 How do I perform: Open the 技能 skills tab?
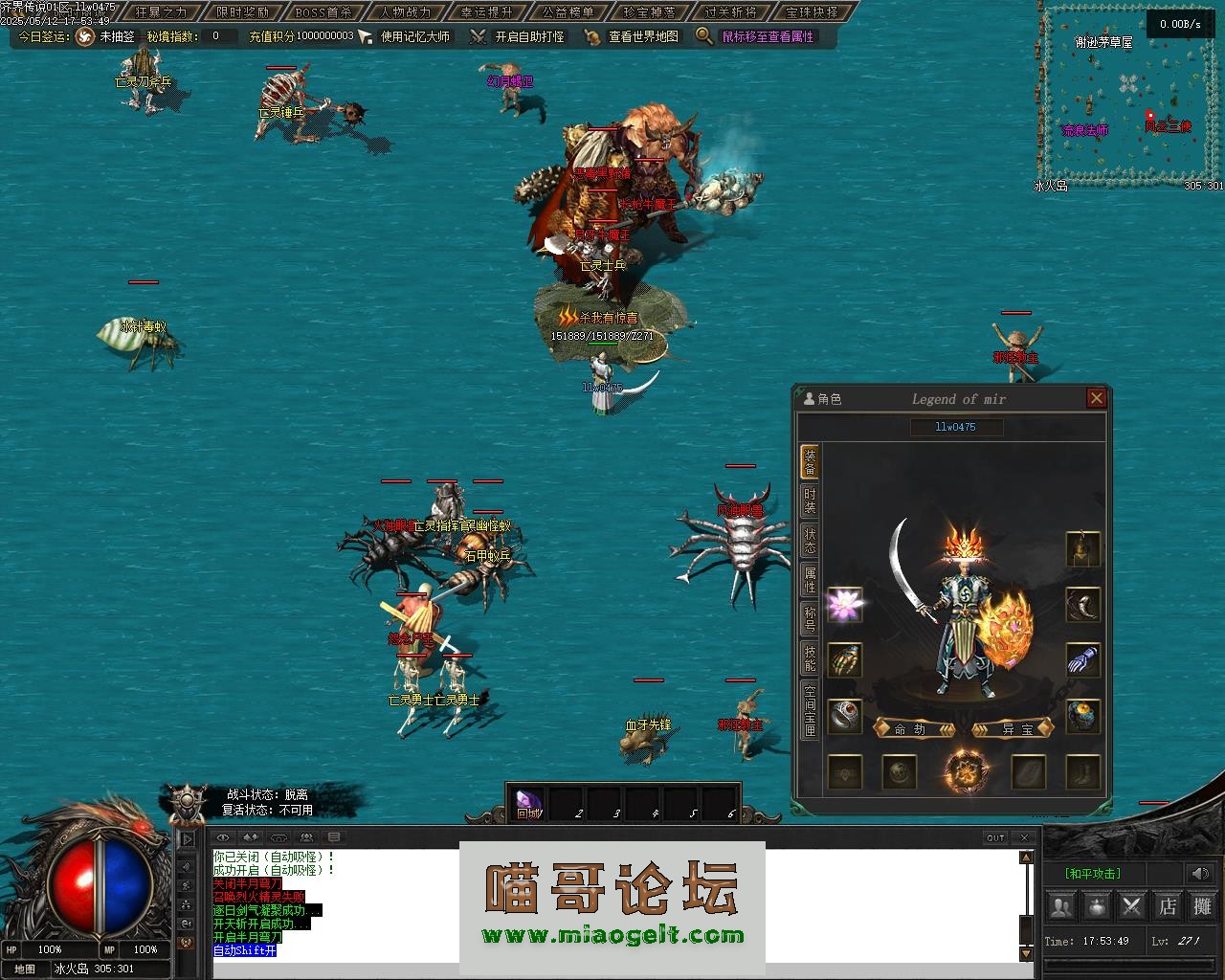pyautogui.click(x=810, y=658)
